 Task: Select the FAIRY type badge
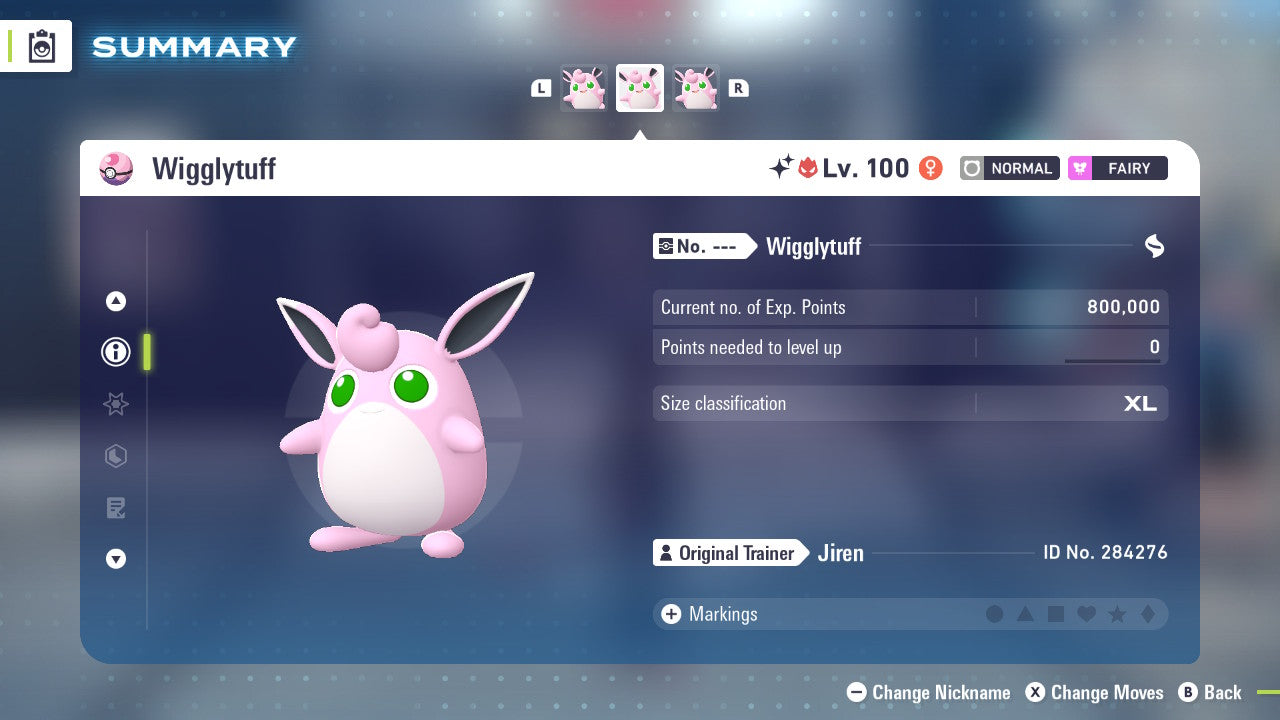point(1117,168)
